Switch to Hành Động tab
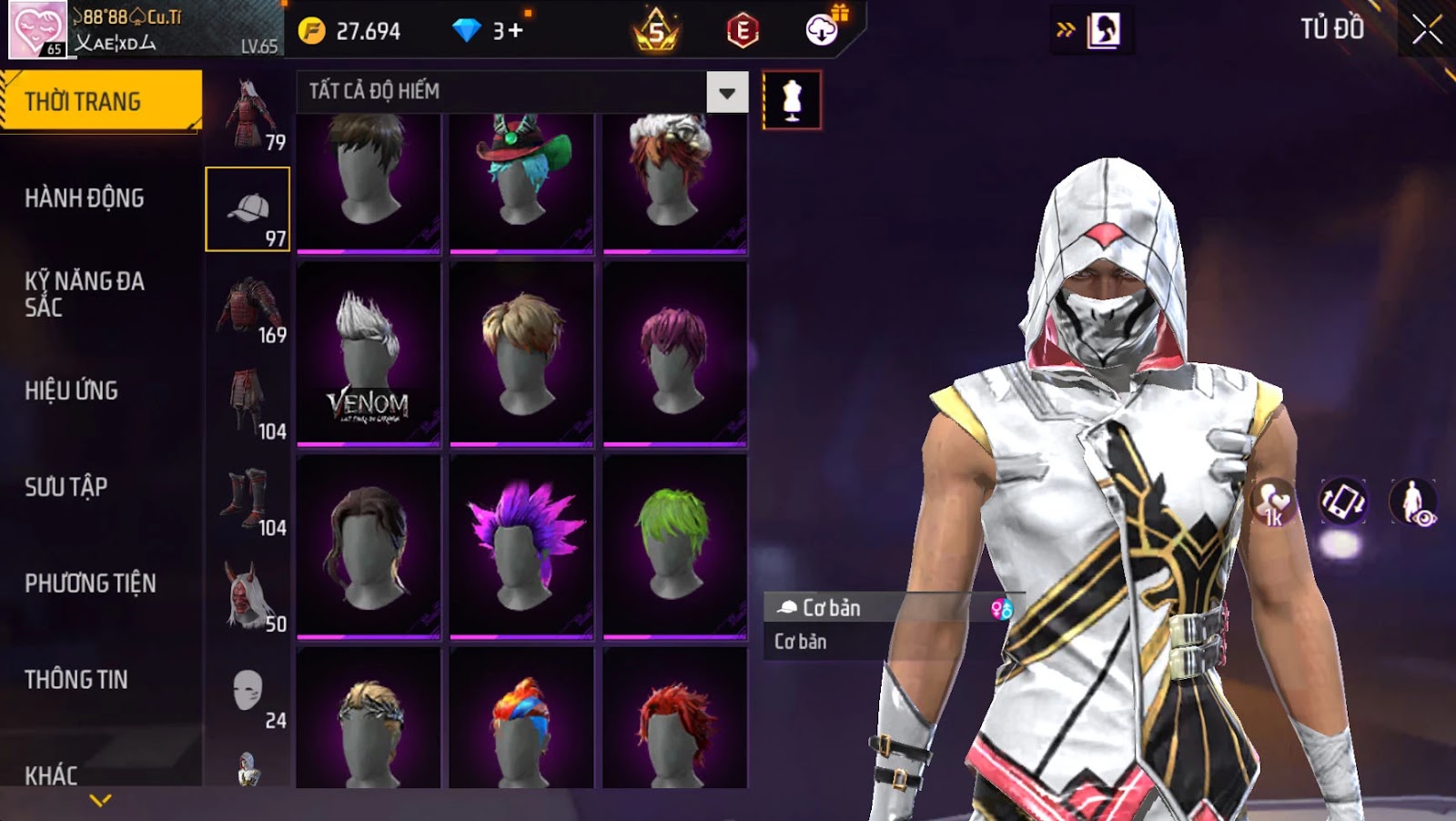Viewport: 1456px width, 821px height. point(85,198)
